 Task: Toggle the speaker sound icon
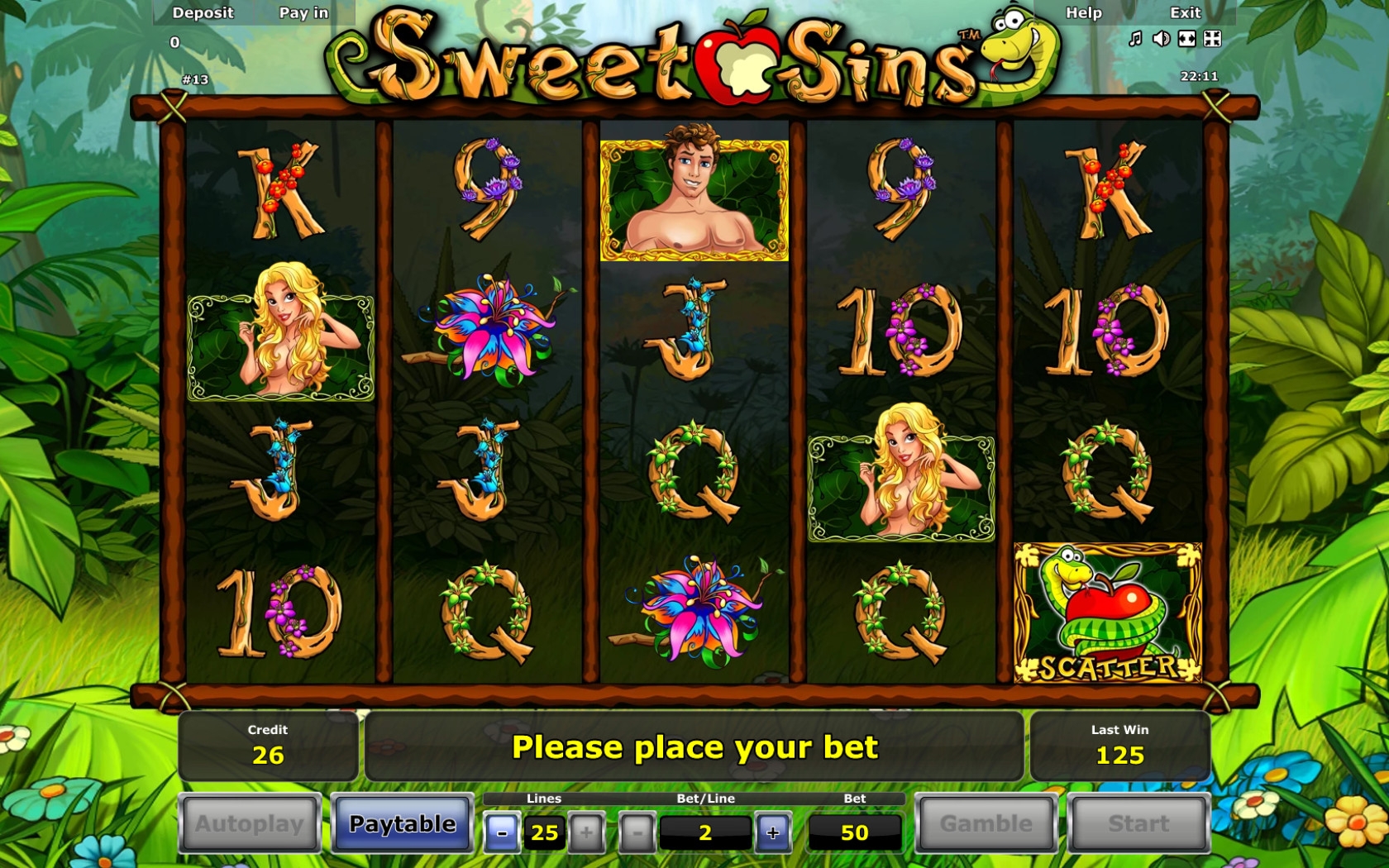tap(1161, 39)
